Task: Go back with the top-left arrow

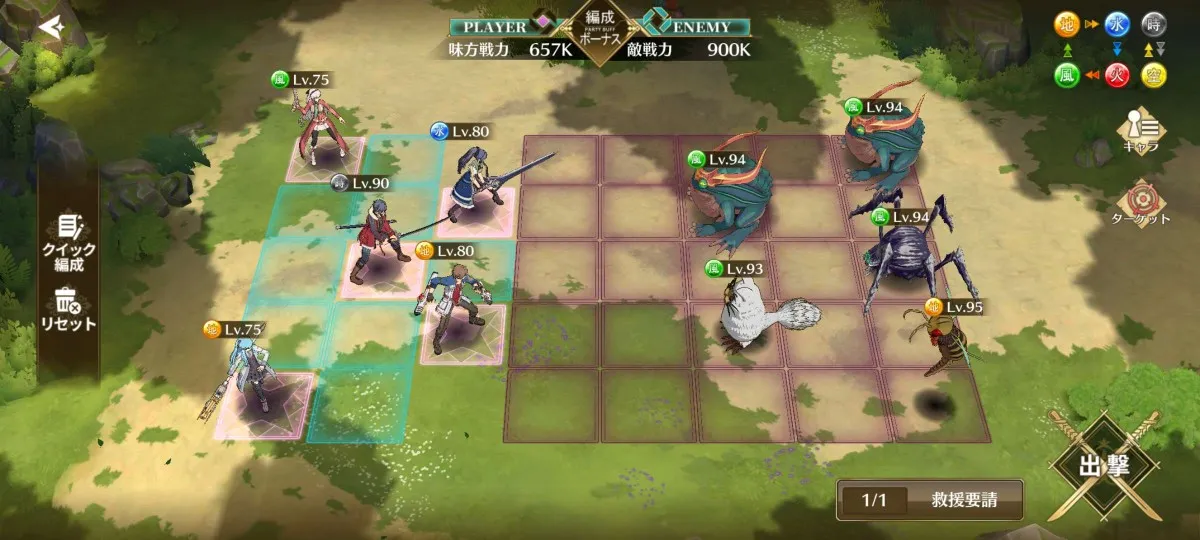Action: pos(50,28)
